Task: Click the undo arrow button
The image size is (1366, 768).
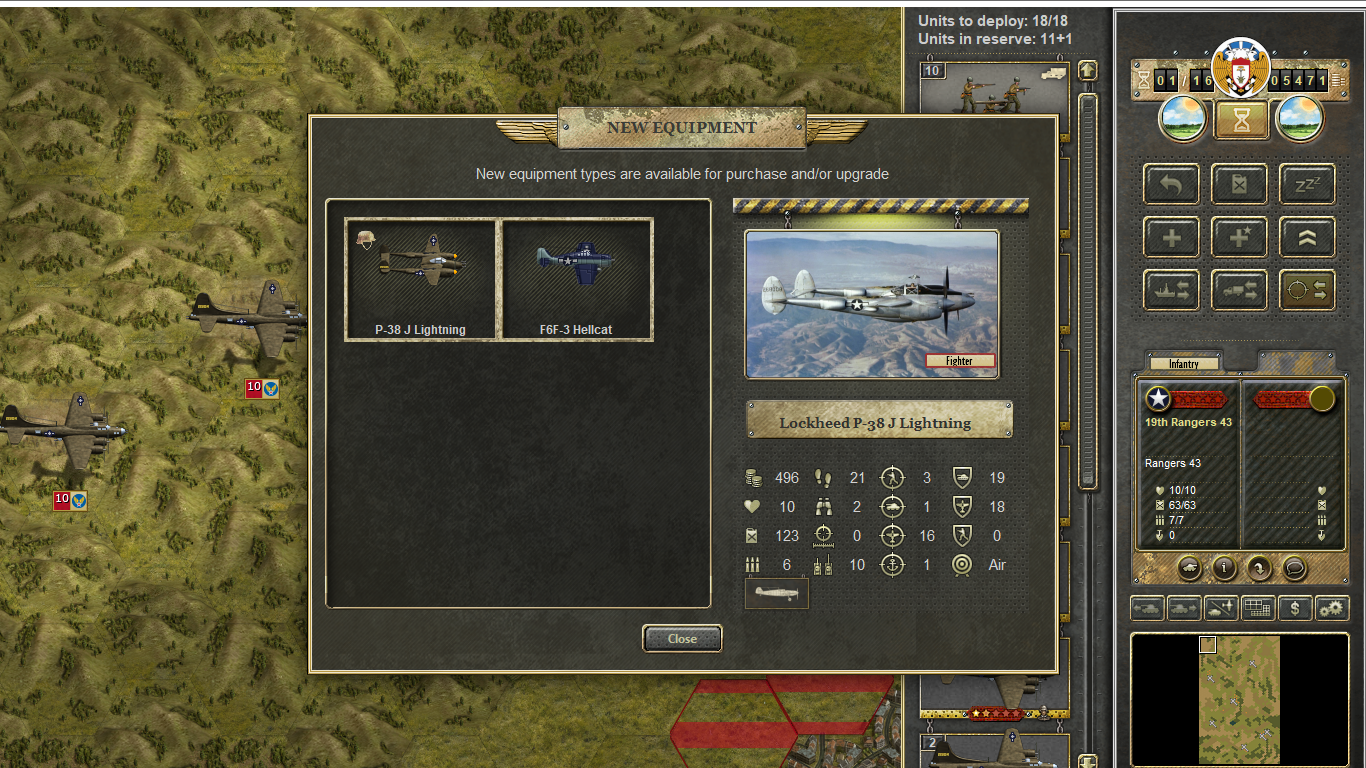Action: point(1171,184)
